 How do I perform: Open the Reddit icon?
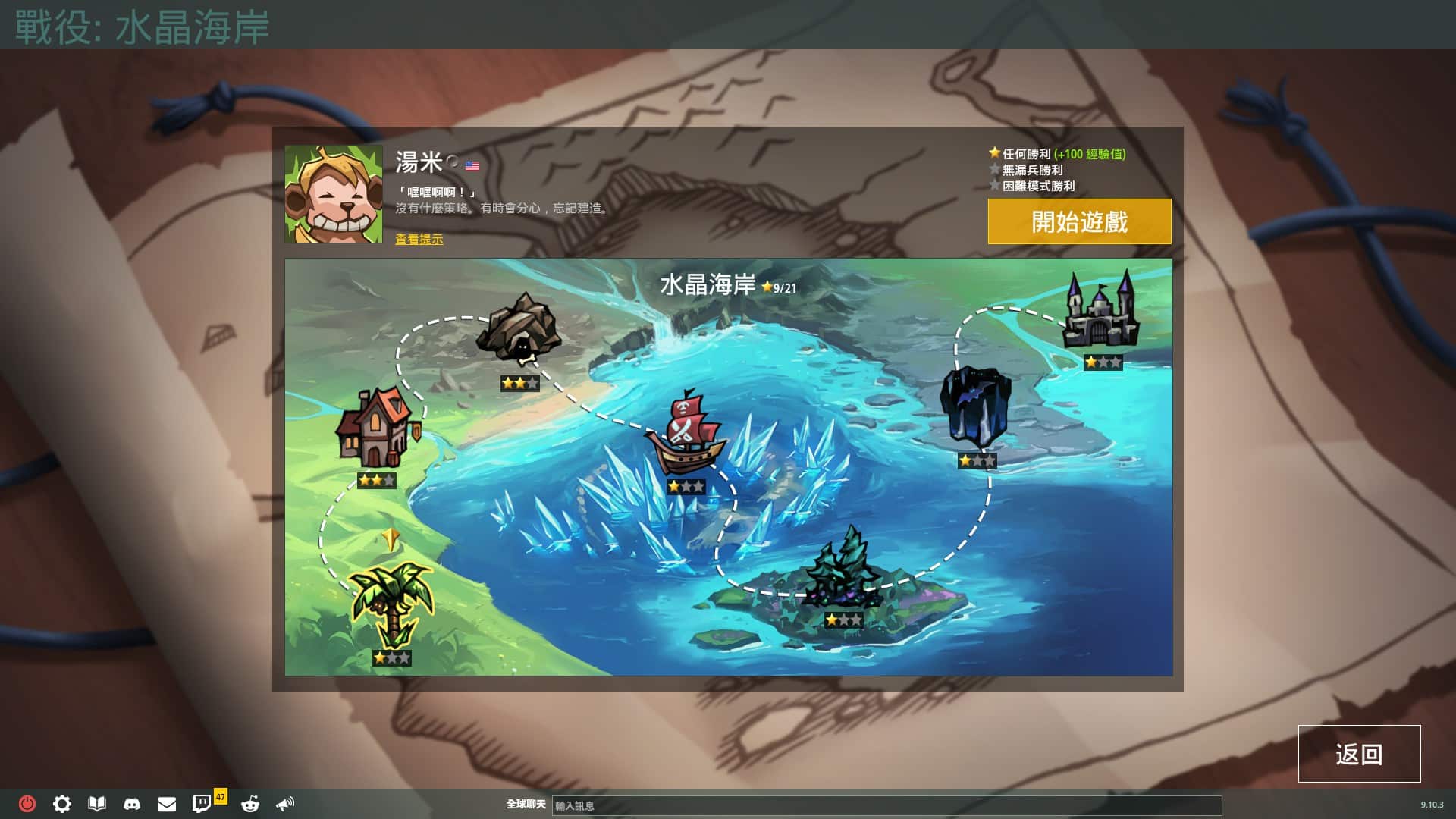(249, 804)
